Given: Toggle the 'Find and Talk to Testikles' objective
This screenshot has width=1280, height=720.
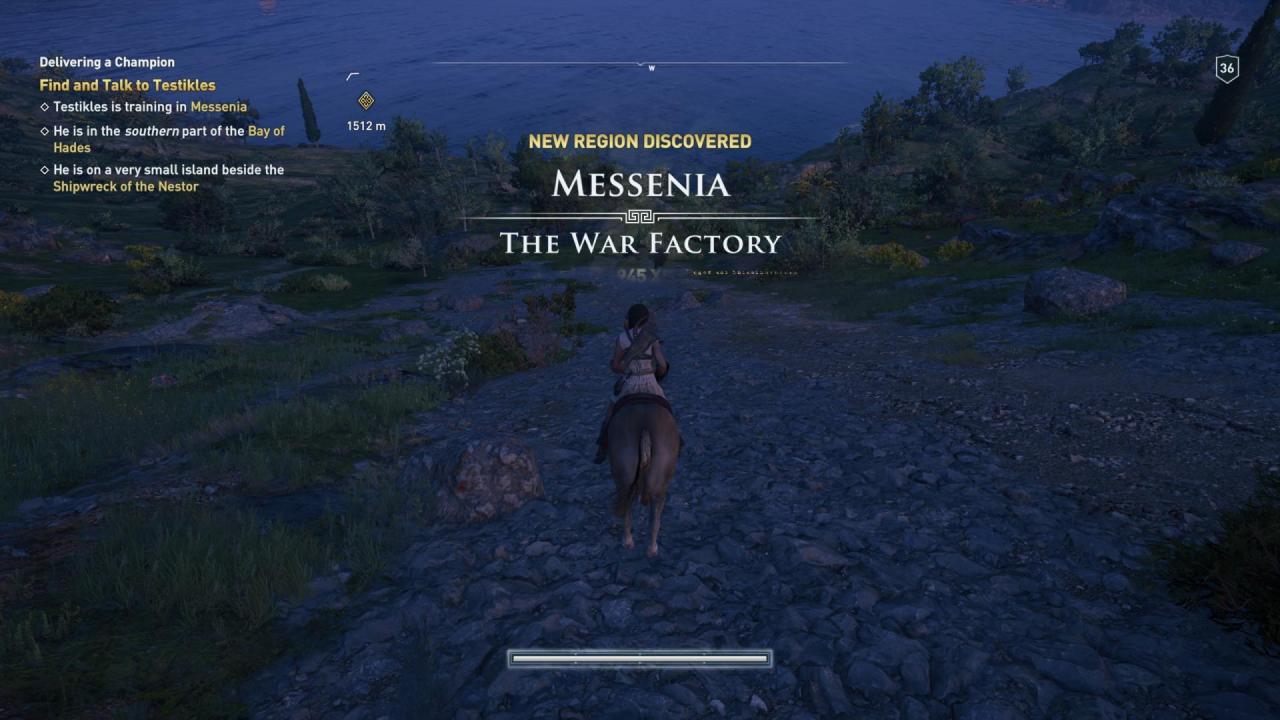Looking at the screenshot, I should click(x=128, y=85).
